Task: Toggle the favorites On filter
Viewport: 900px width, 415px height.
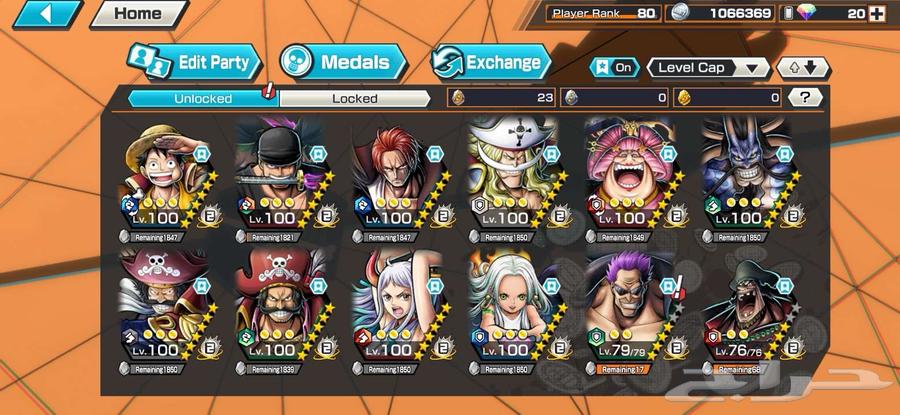Action: click(x=614, y=67)
